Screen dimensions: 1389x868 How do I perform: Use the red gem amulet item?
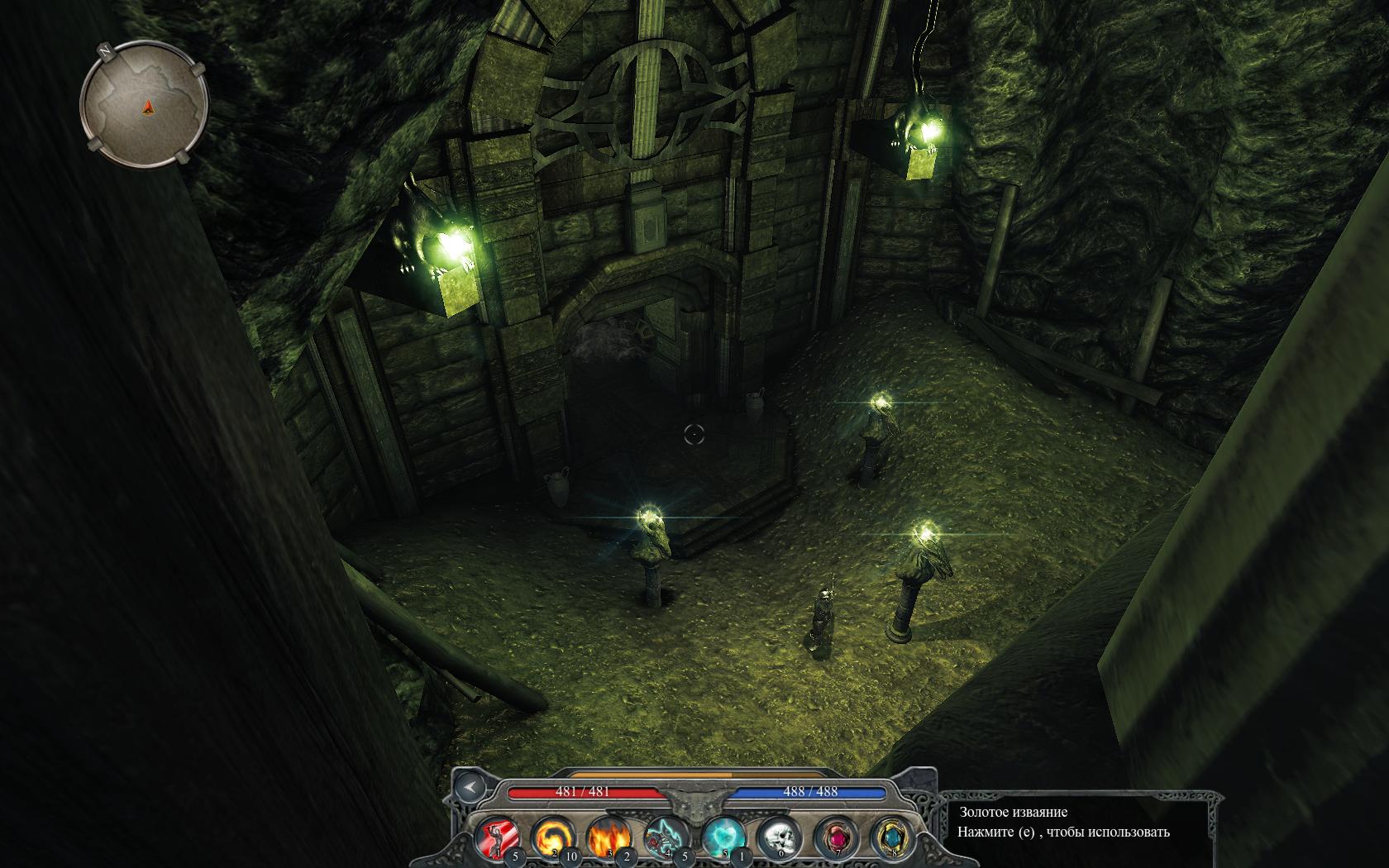834,837
